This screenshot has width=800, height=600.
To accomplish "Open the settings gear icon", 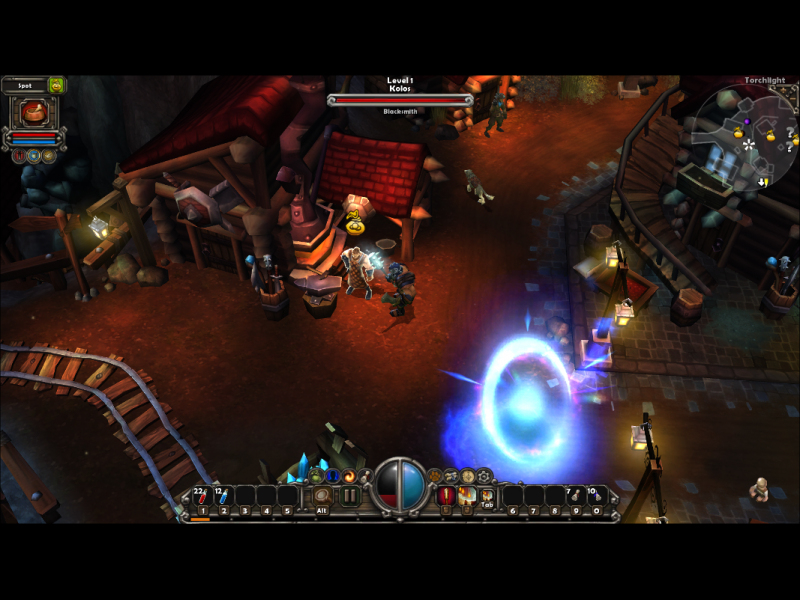I will (485, 476).
